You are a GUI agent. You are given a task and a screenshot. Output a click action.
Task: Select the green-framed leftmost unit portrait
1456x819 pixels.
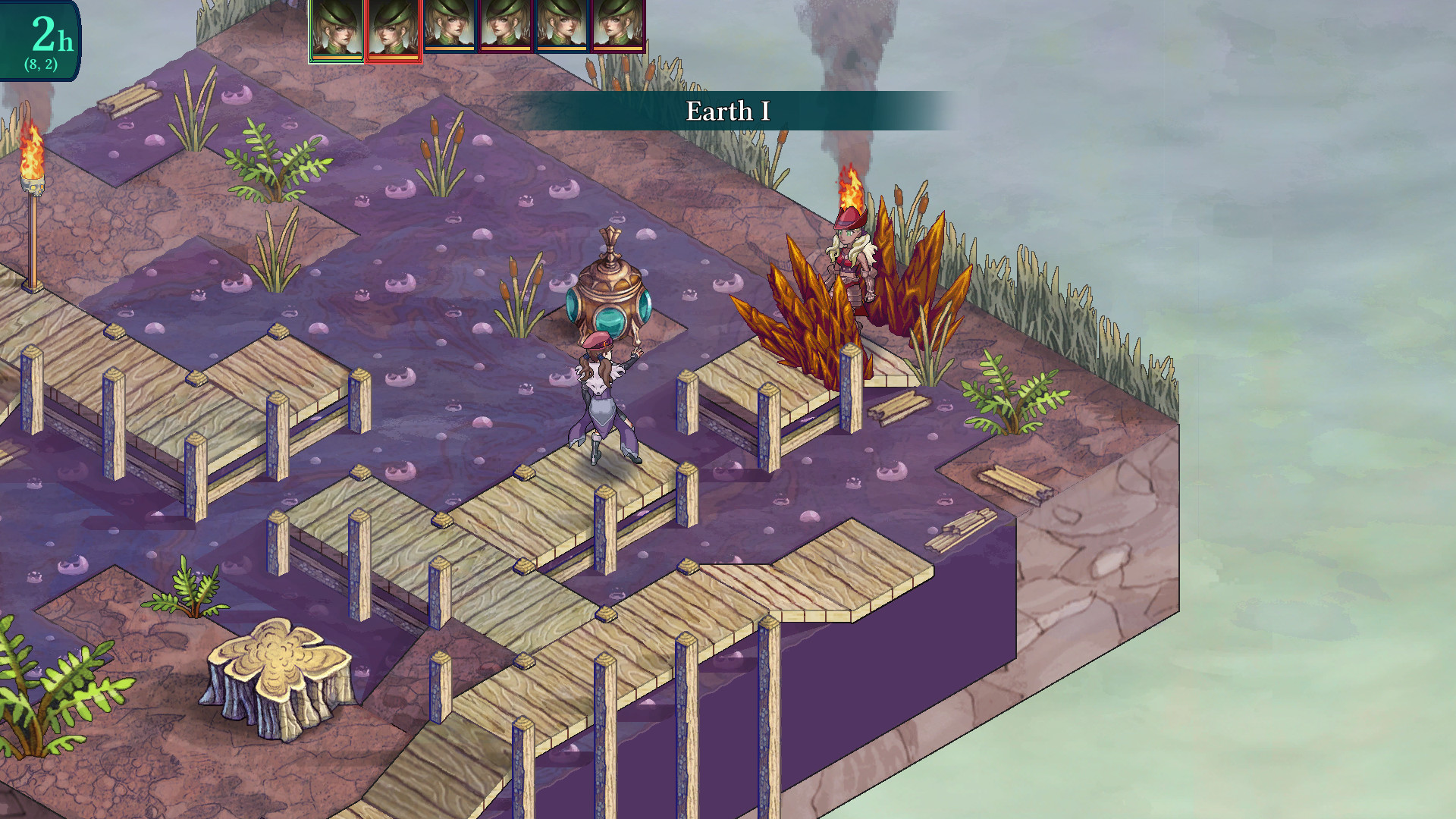click(337, 30)
